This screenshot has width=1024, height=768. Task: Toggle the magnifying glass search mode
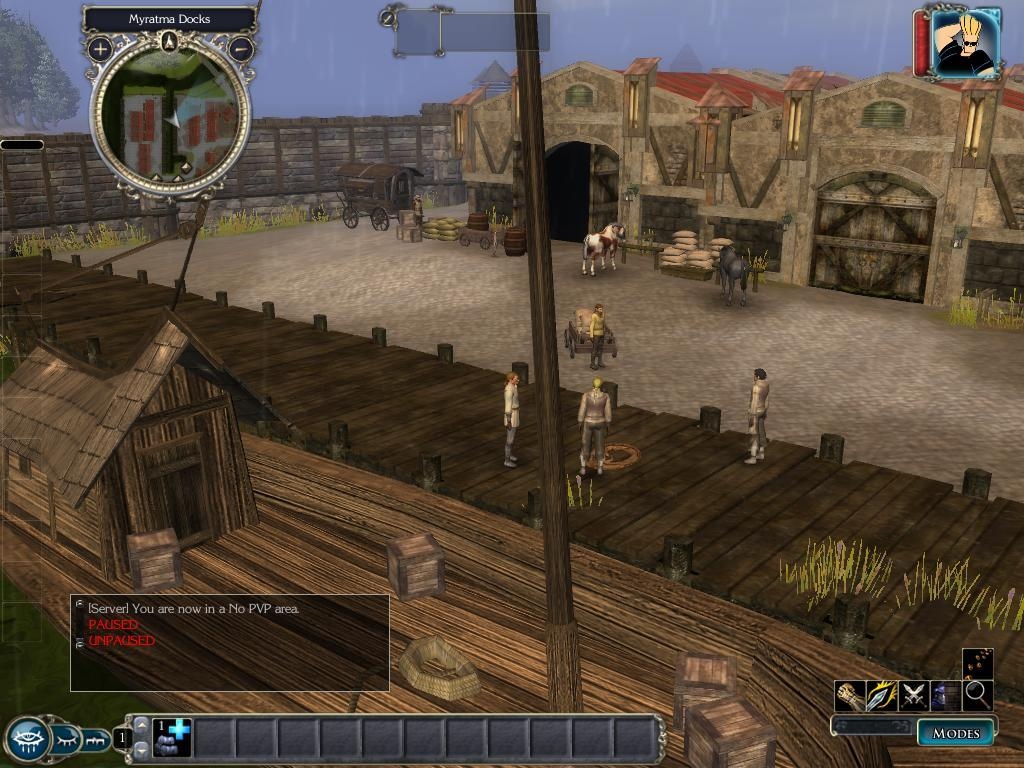point(977,695)
